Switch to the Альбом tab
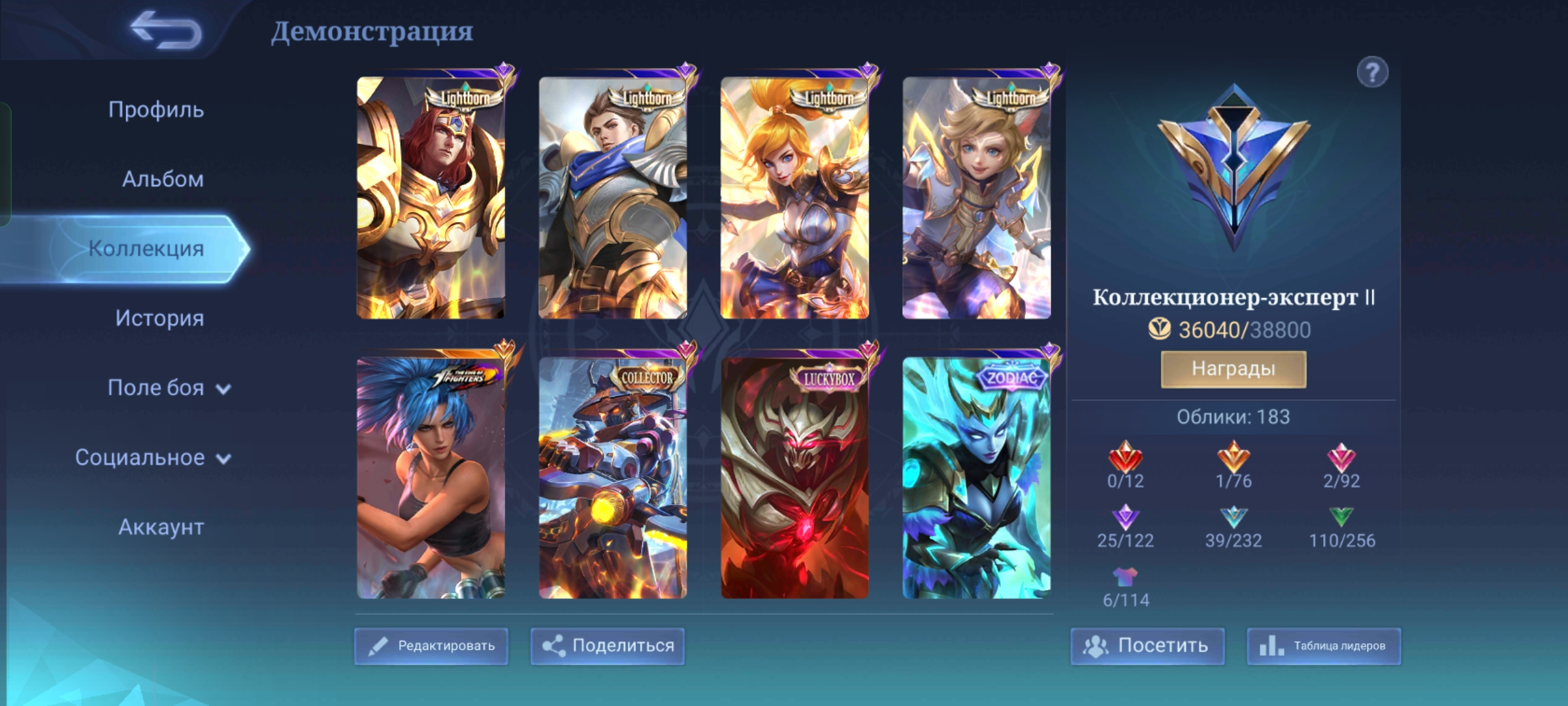This screenshot has width=1568, height=706. coord(163,179)
